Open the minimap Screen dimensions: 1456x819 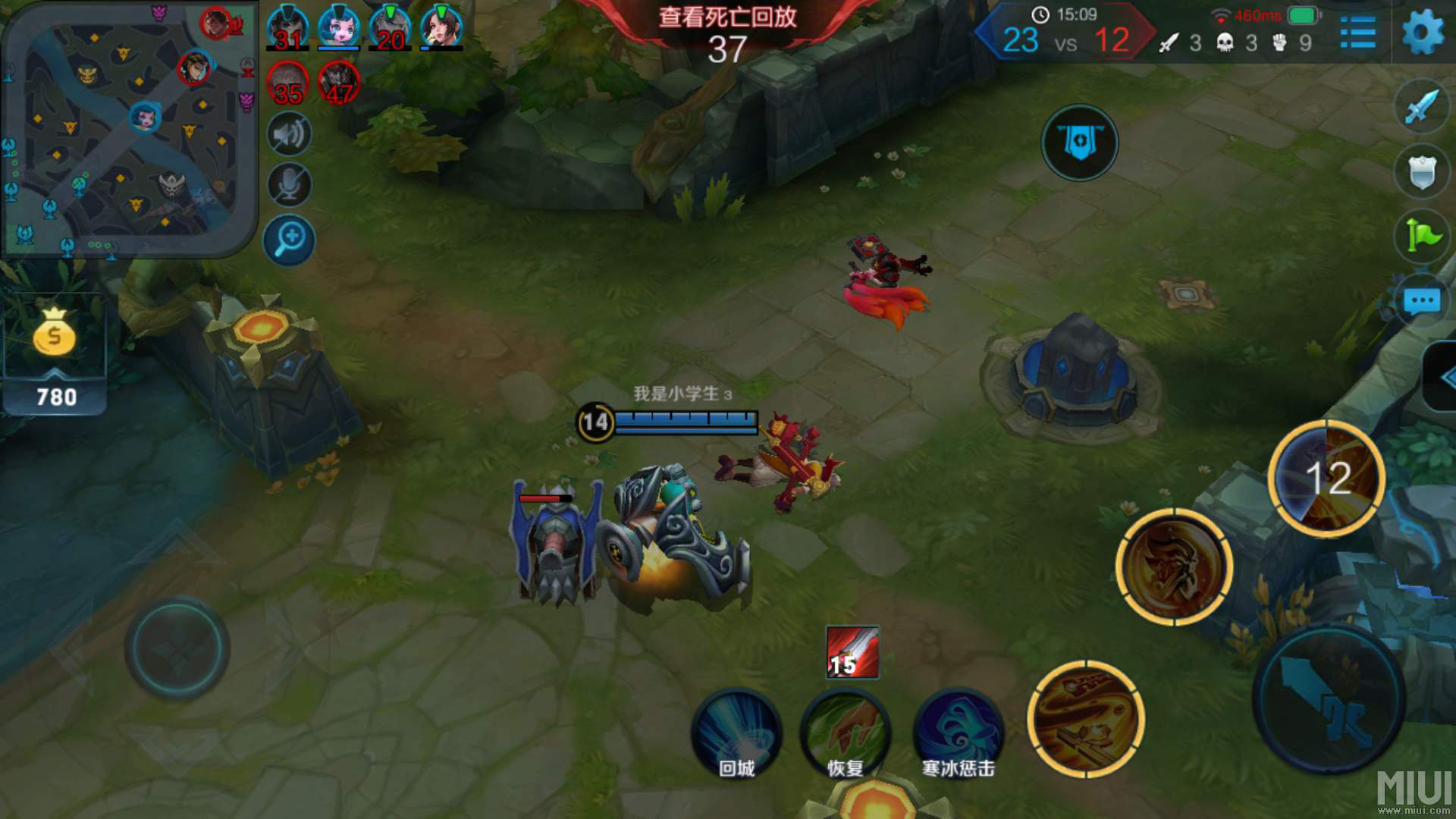pyautogui.click(x=127, y=129)
